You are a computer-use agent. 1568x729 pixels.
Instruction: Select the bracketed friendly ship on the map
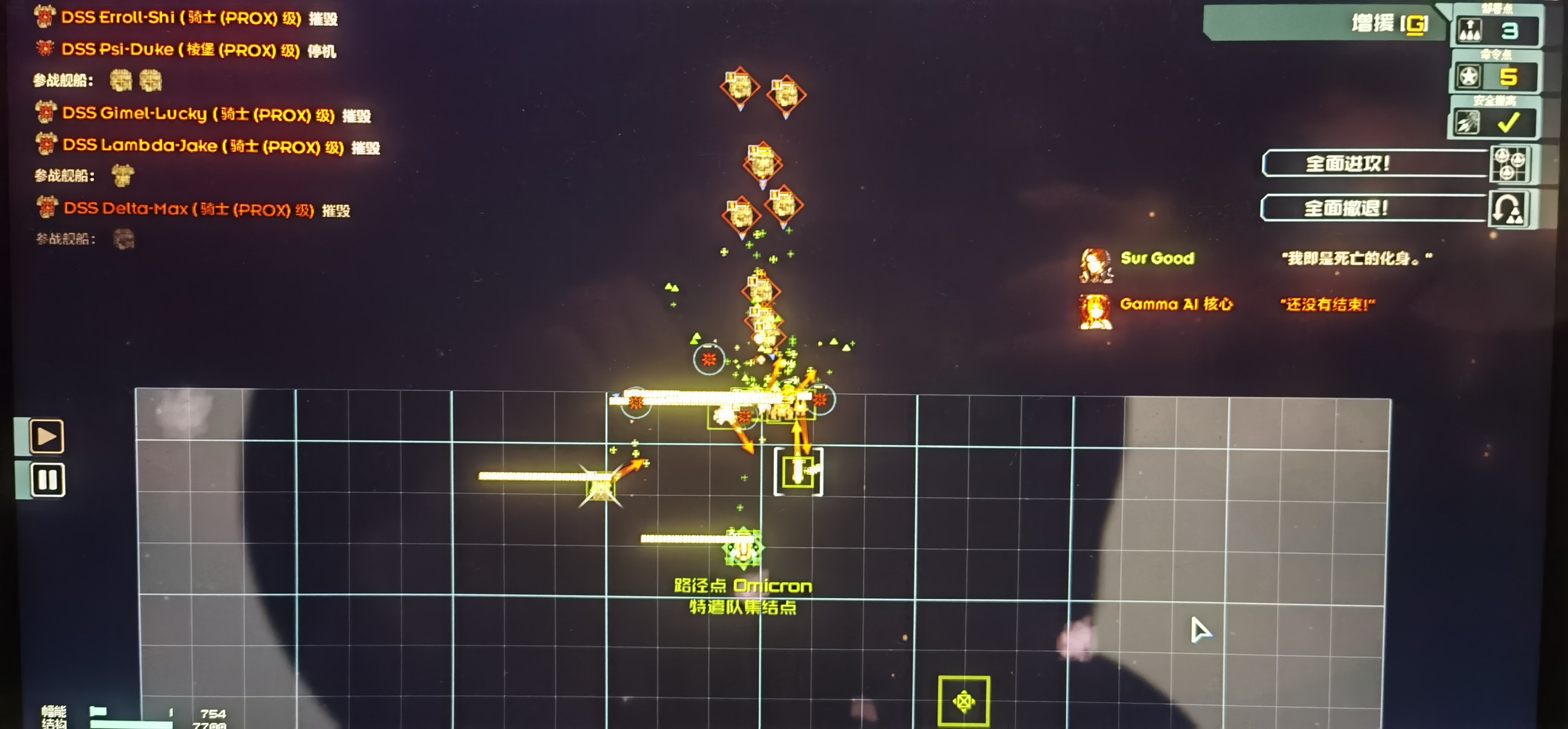[x=798, y=471]
